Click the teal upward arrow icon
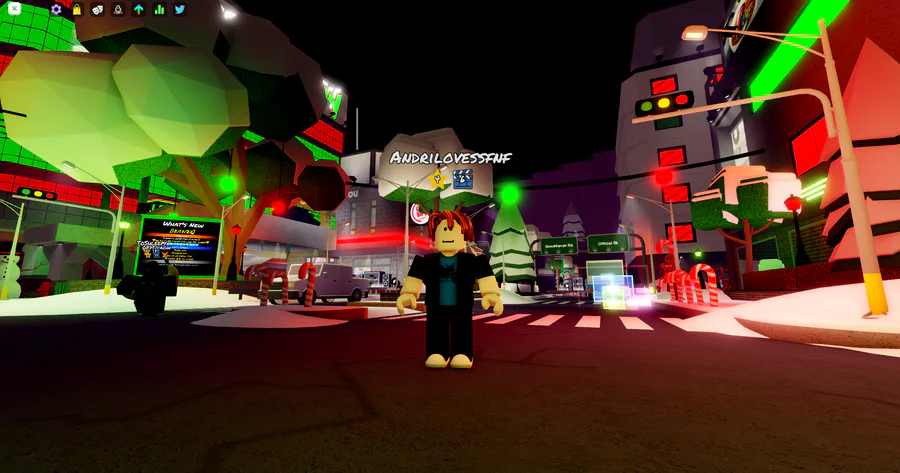This screenshot has width=900, height=473. point(139,9)
